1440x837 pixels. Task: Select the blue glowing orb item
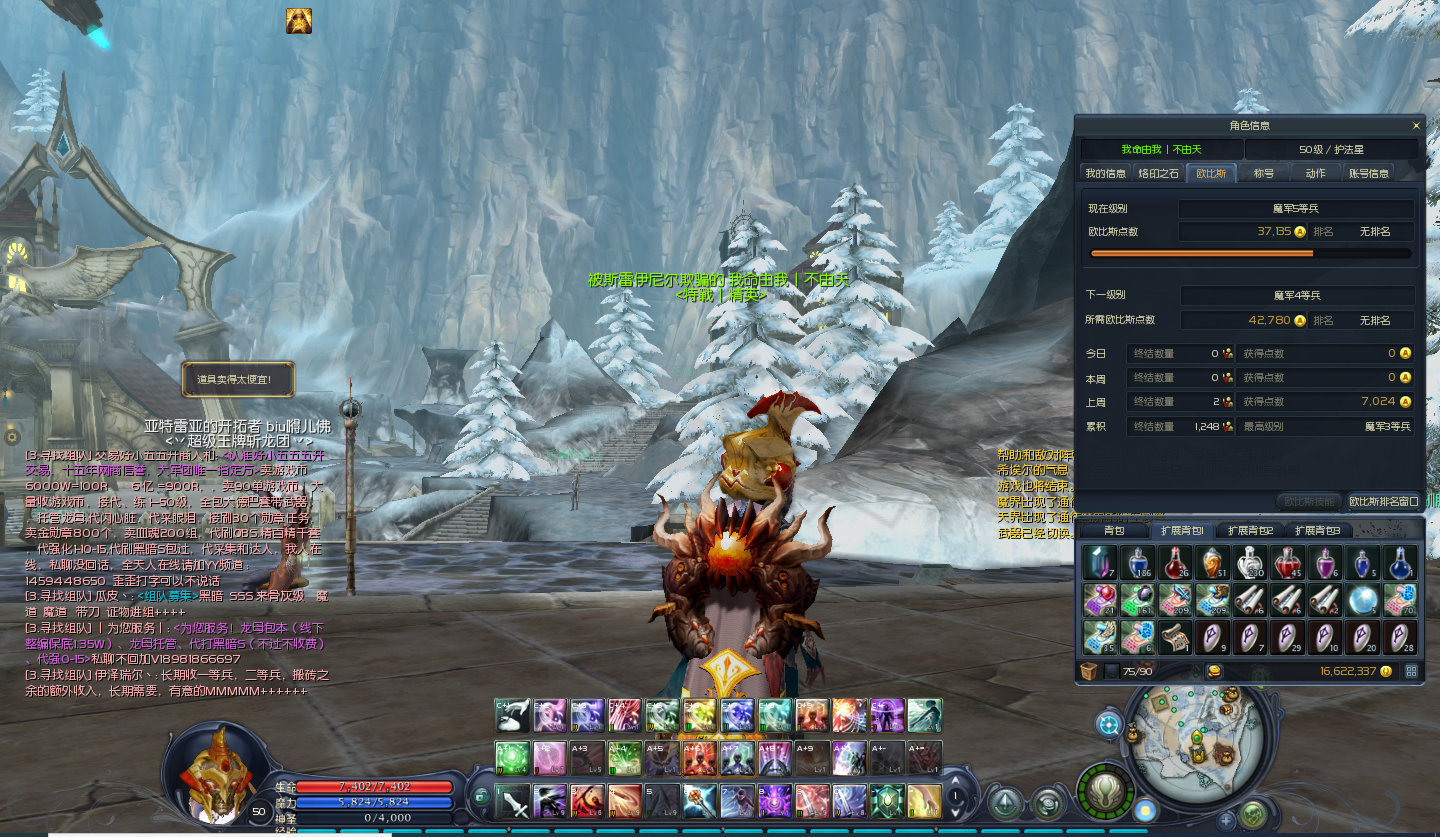click(x=1362, y=599)
